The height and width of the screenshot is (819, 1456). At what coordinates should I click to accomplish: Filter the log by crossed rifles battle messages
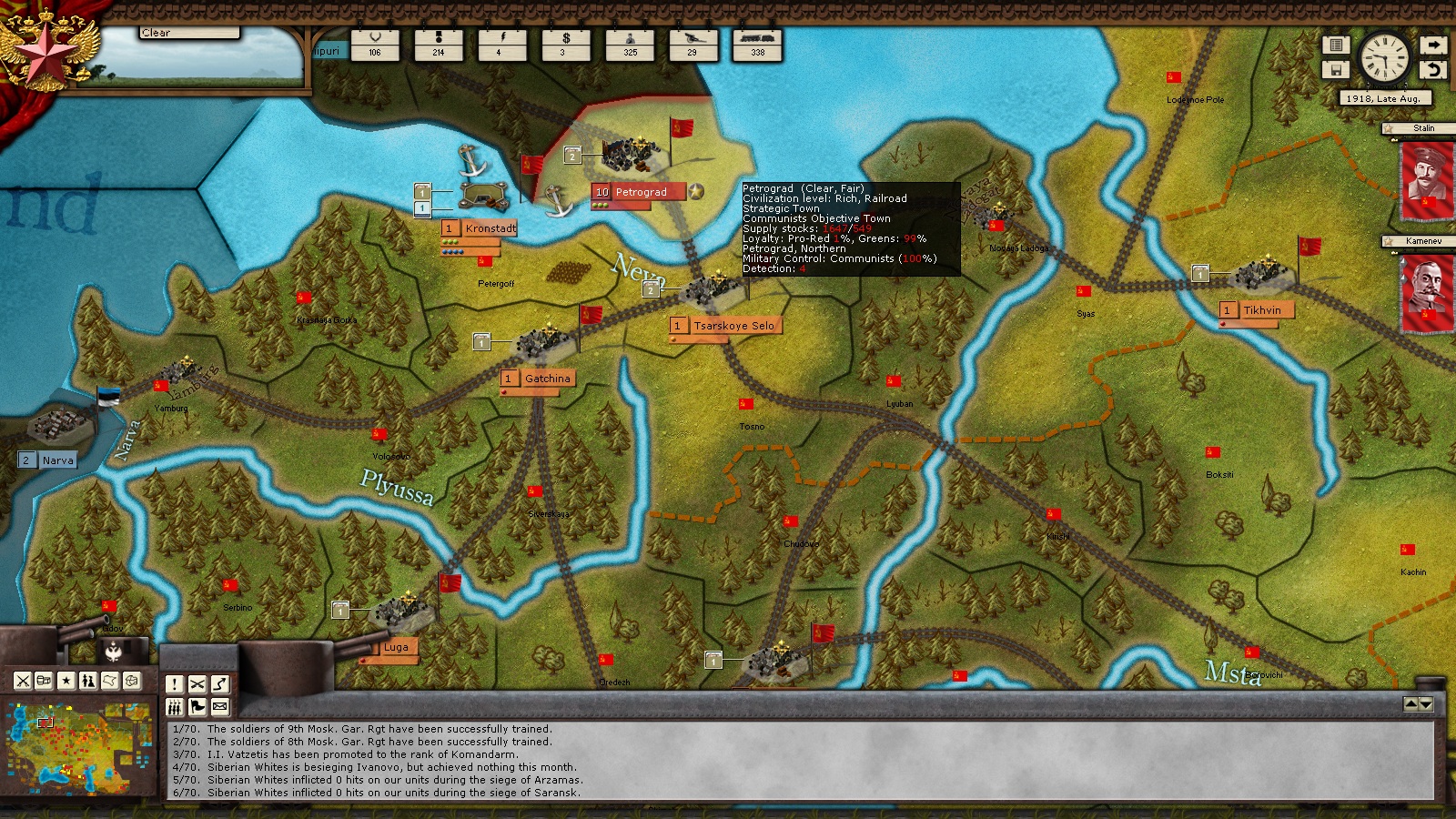(197, 684)
